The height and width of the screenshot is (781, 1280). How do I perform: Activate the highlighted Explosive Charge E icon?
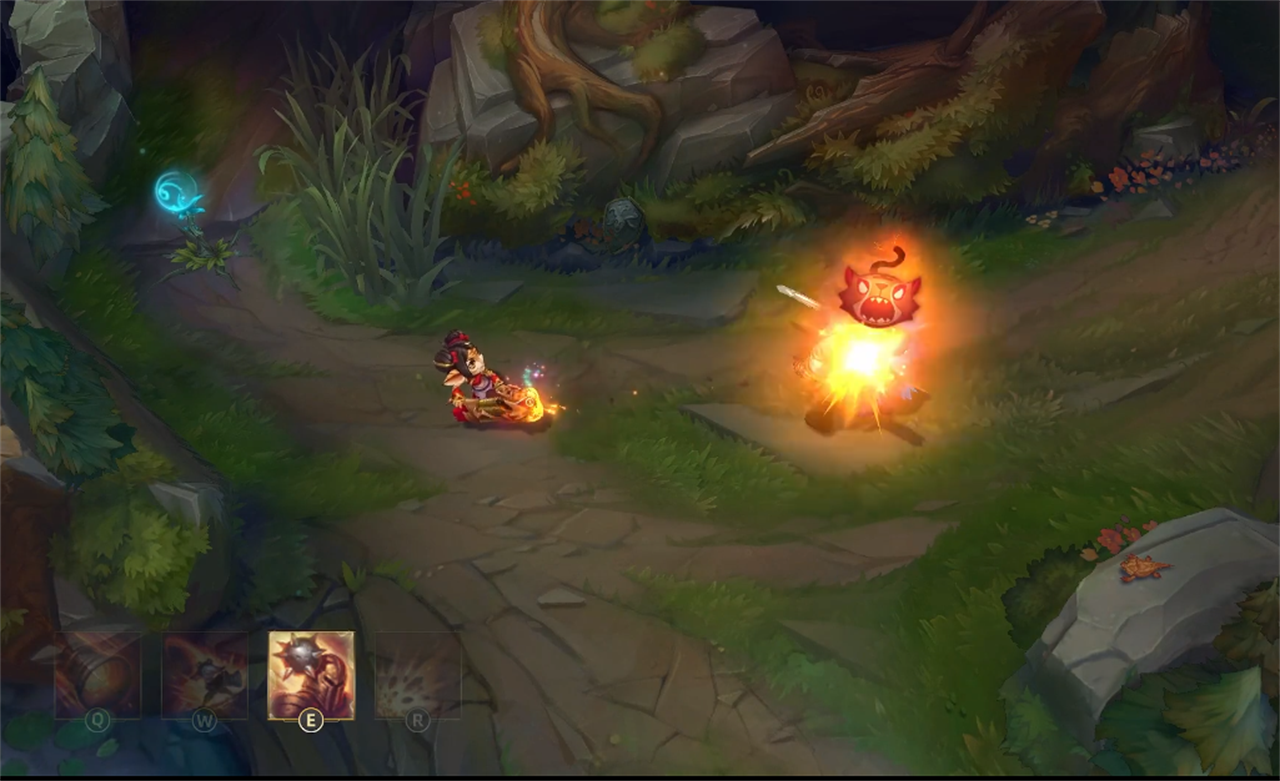312,675
